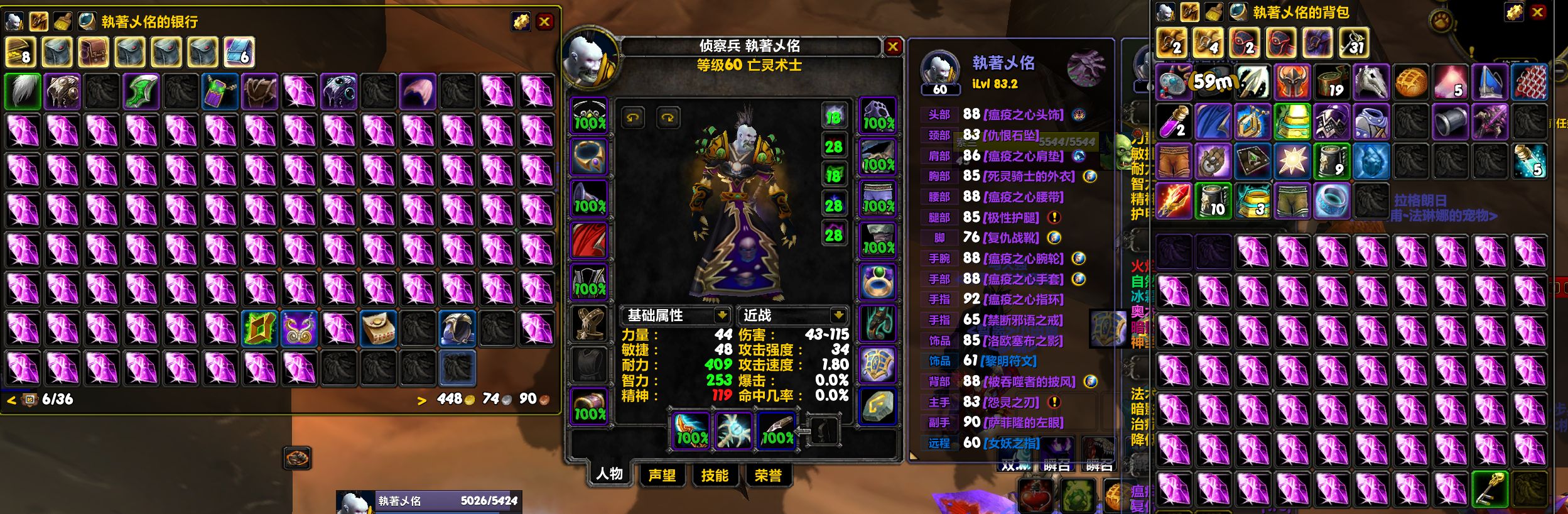
Task: Rotate the character model right
Action: (668, 118)
